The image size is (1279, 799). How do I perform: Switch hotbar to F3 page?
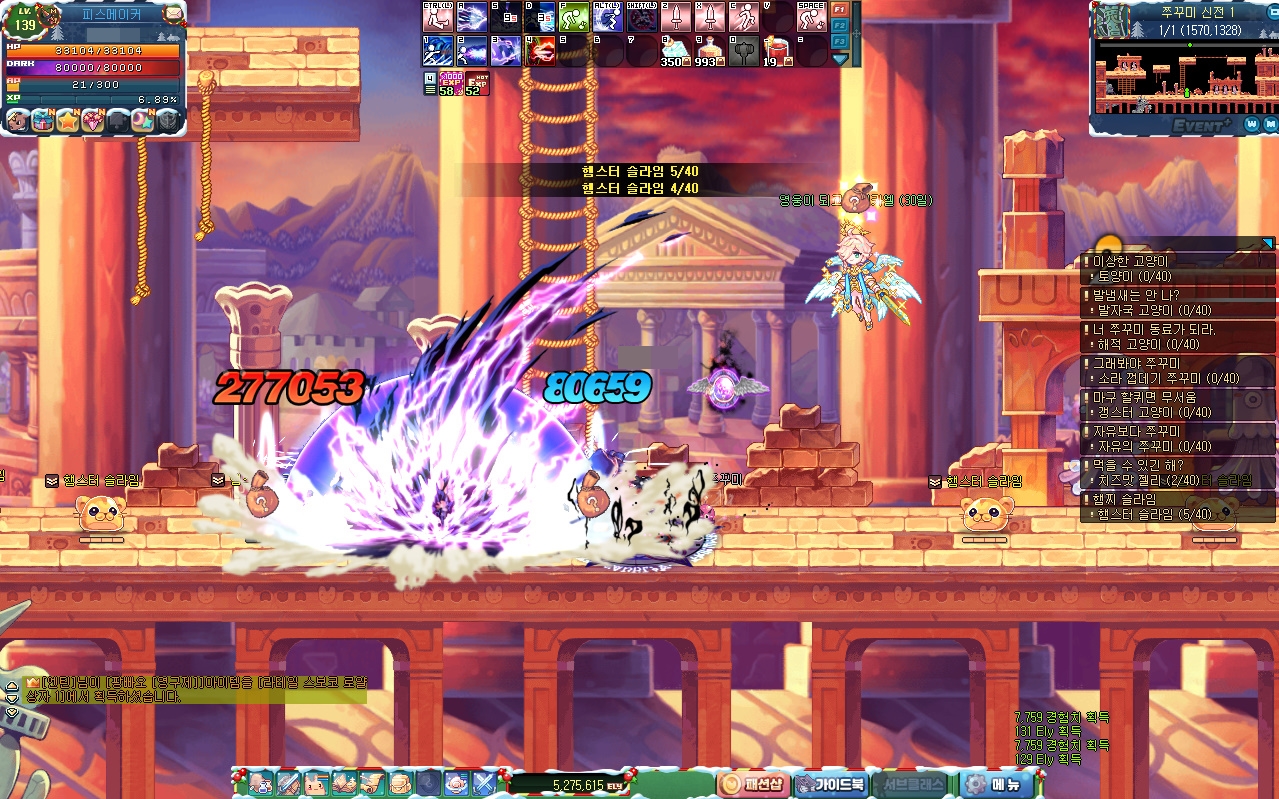839,41
